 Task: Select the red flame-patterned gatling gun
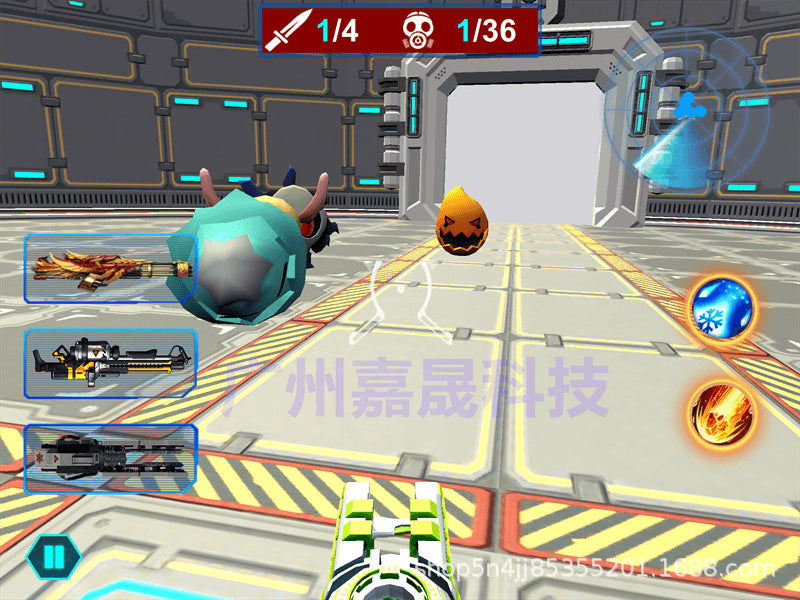coord(108,269)
